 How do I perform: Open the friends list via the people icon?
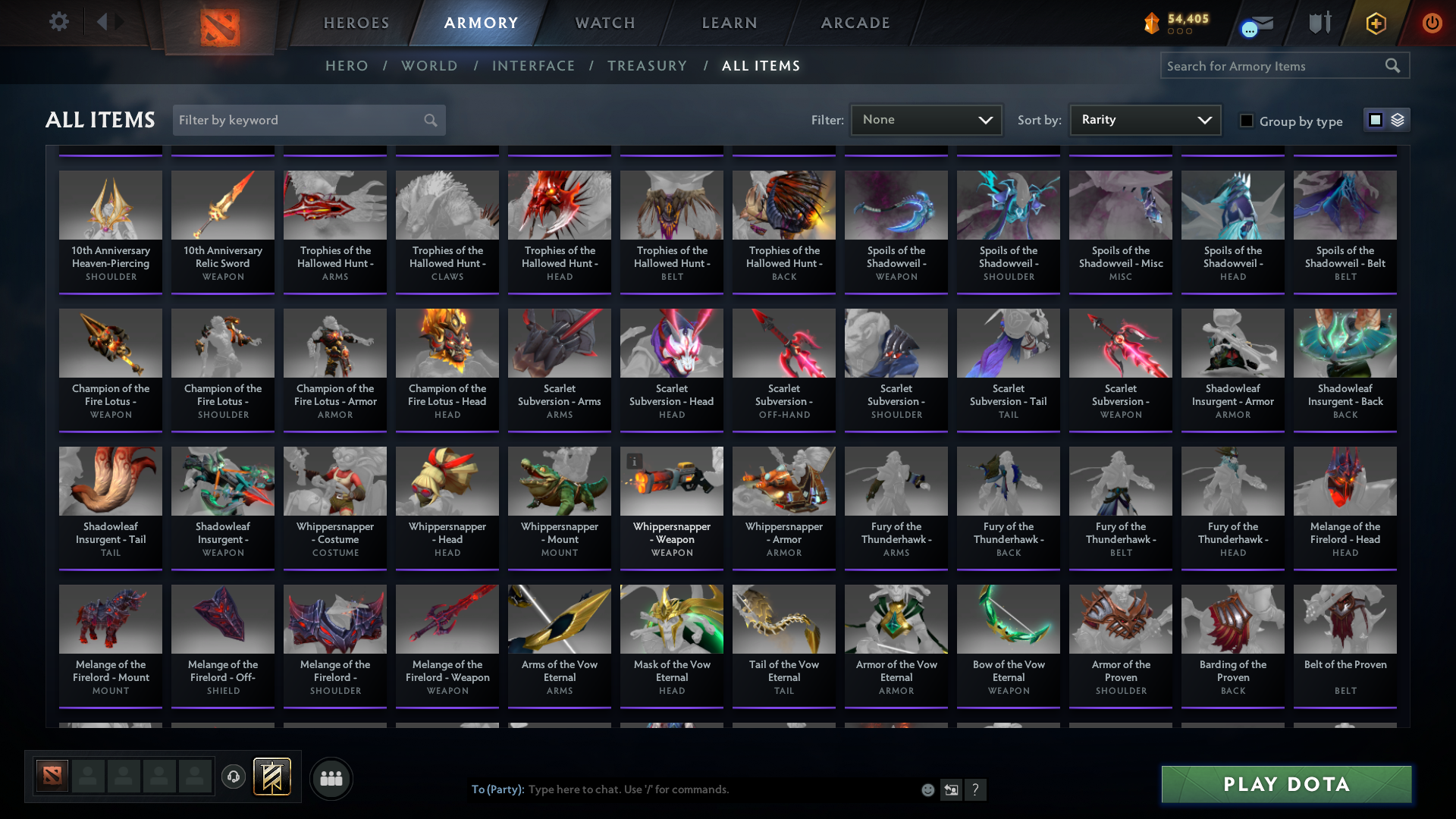(331, 778)
